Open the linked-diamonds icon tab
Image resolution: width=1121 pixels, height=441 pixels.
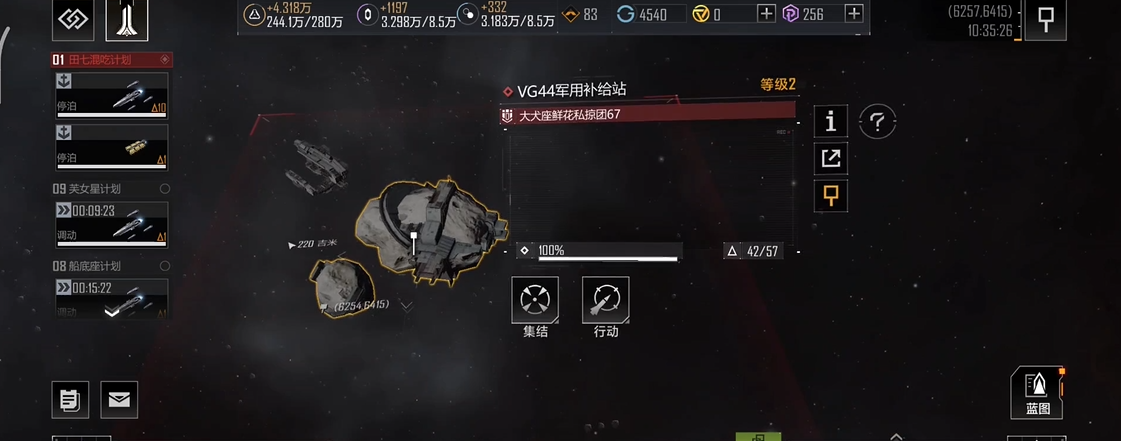tap(72, 21)
